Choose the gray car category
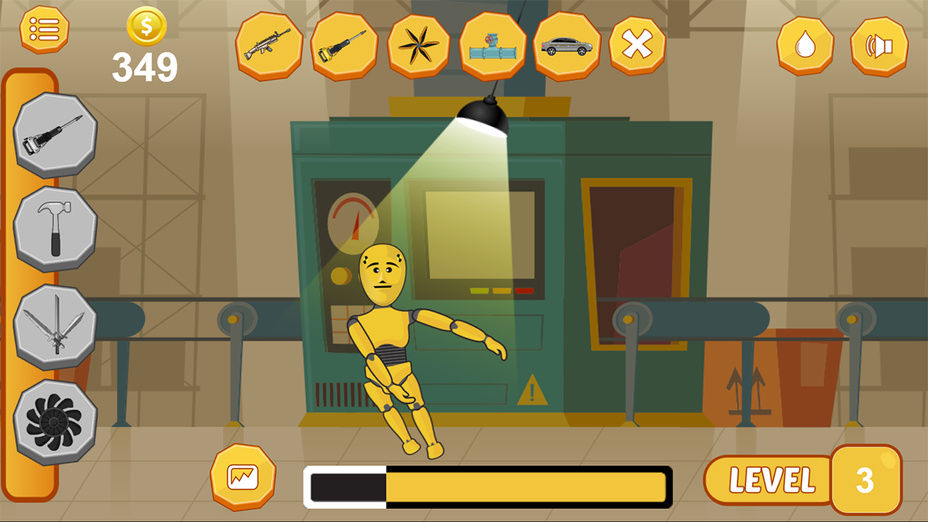This screenshot has width=928, height=522. [x=566, y=45]
